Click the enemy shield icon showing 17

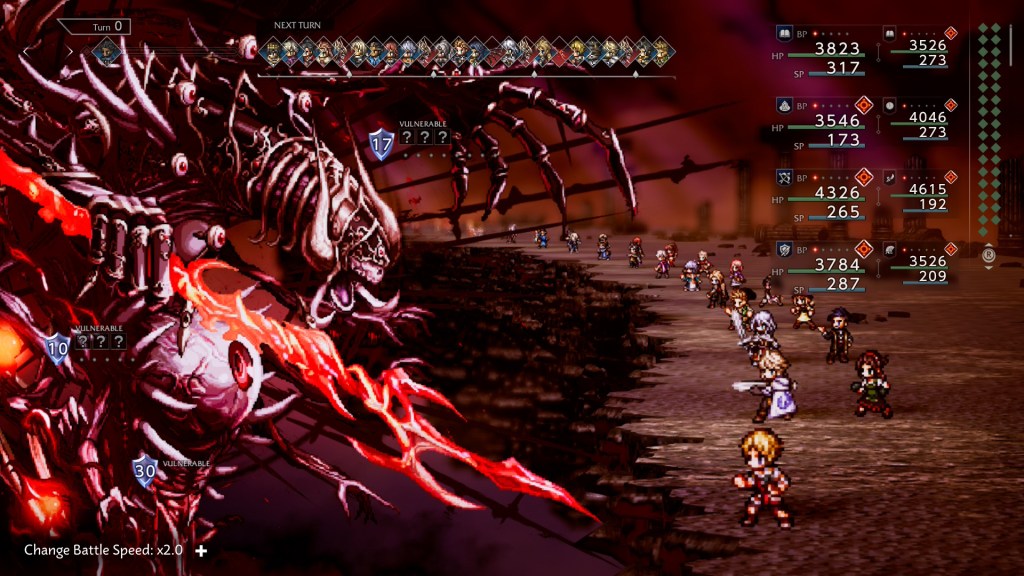(381, 144)
